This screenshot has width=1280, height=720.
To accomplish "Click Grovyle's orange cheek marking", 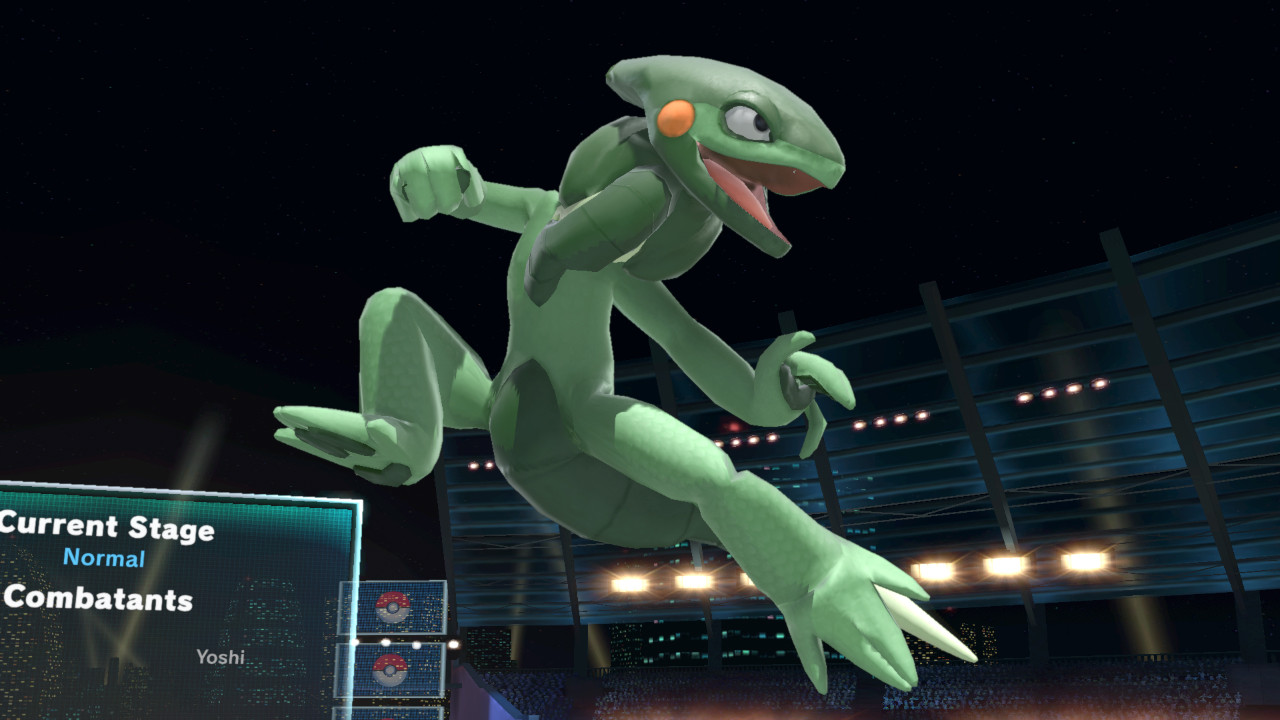I will [678, 121].
